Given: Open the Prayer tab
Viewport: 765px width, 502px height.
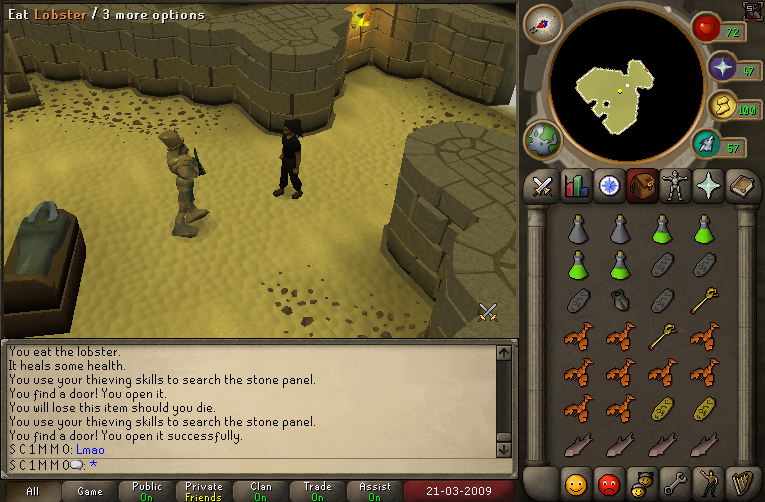Looking at the screenshot, I should (709, 186).
